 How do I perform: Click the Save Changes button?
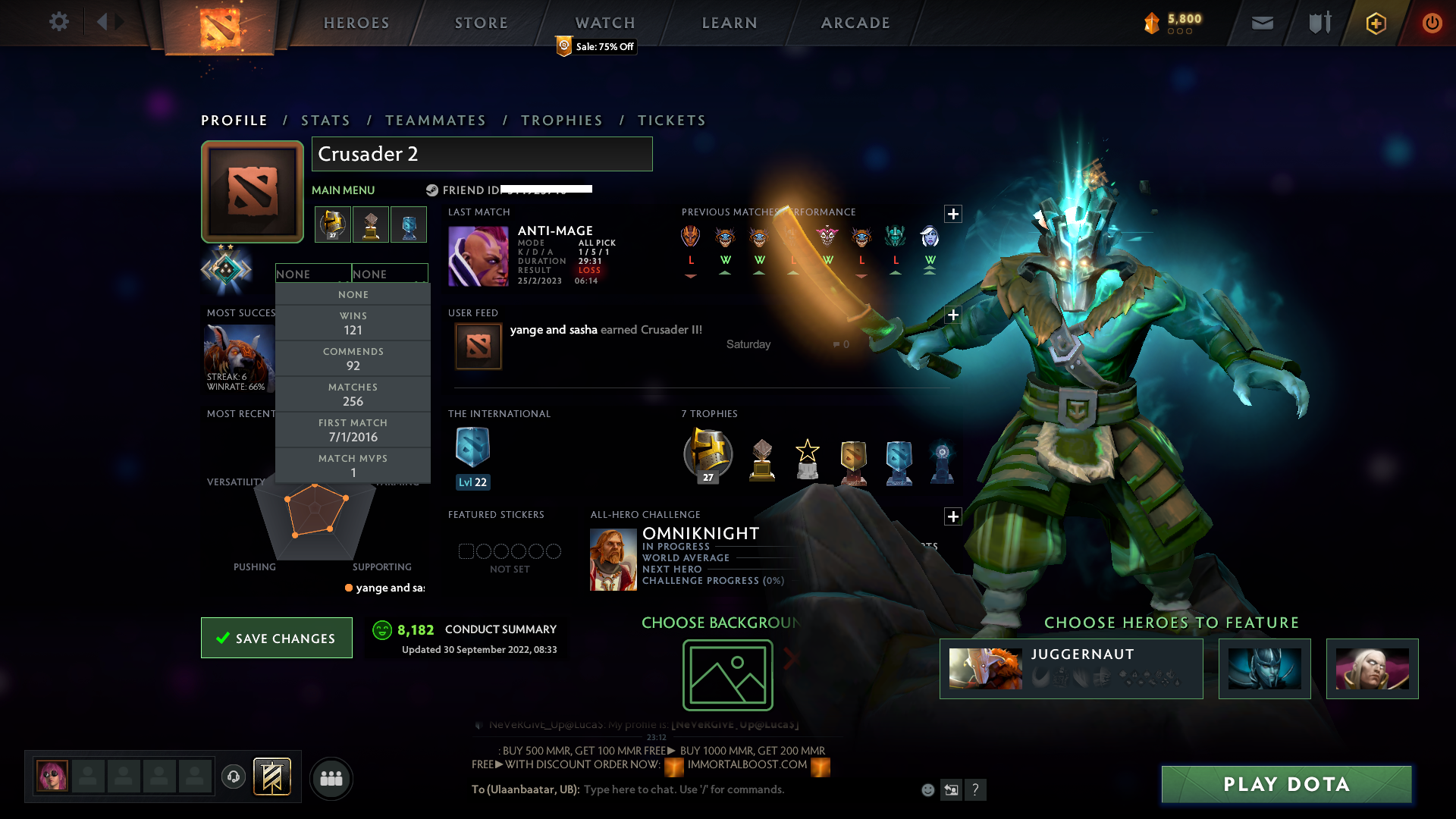pos(276,638)
